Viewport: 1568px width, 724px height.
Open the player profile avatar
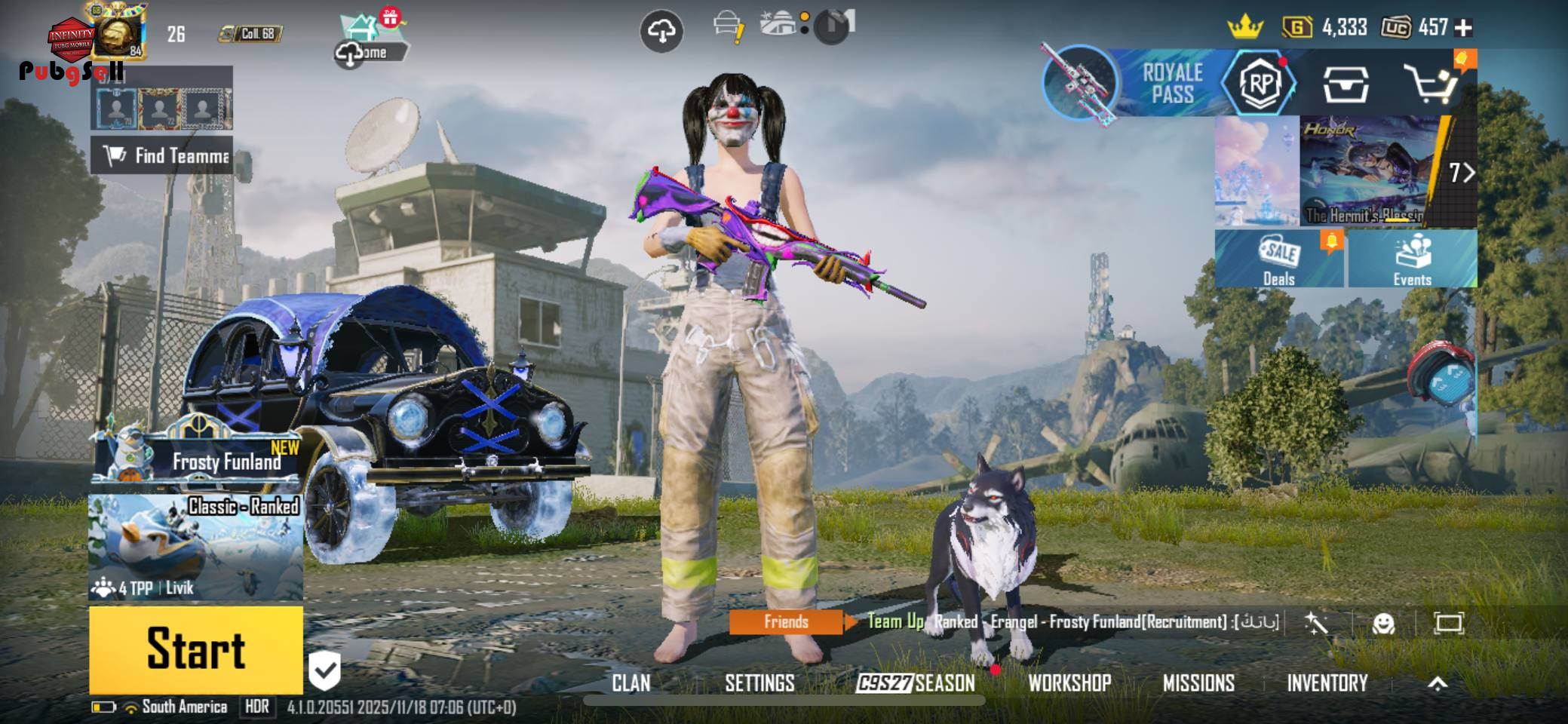(117, 34)
